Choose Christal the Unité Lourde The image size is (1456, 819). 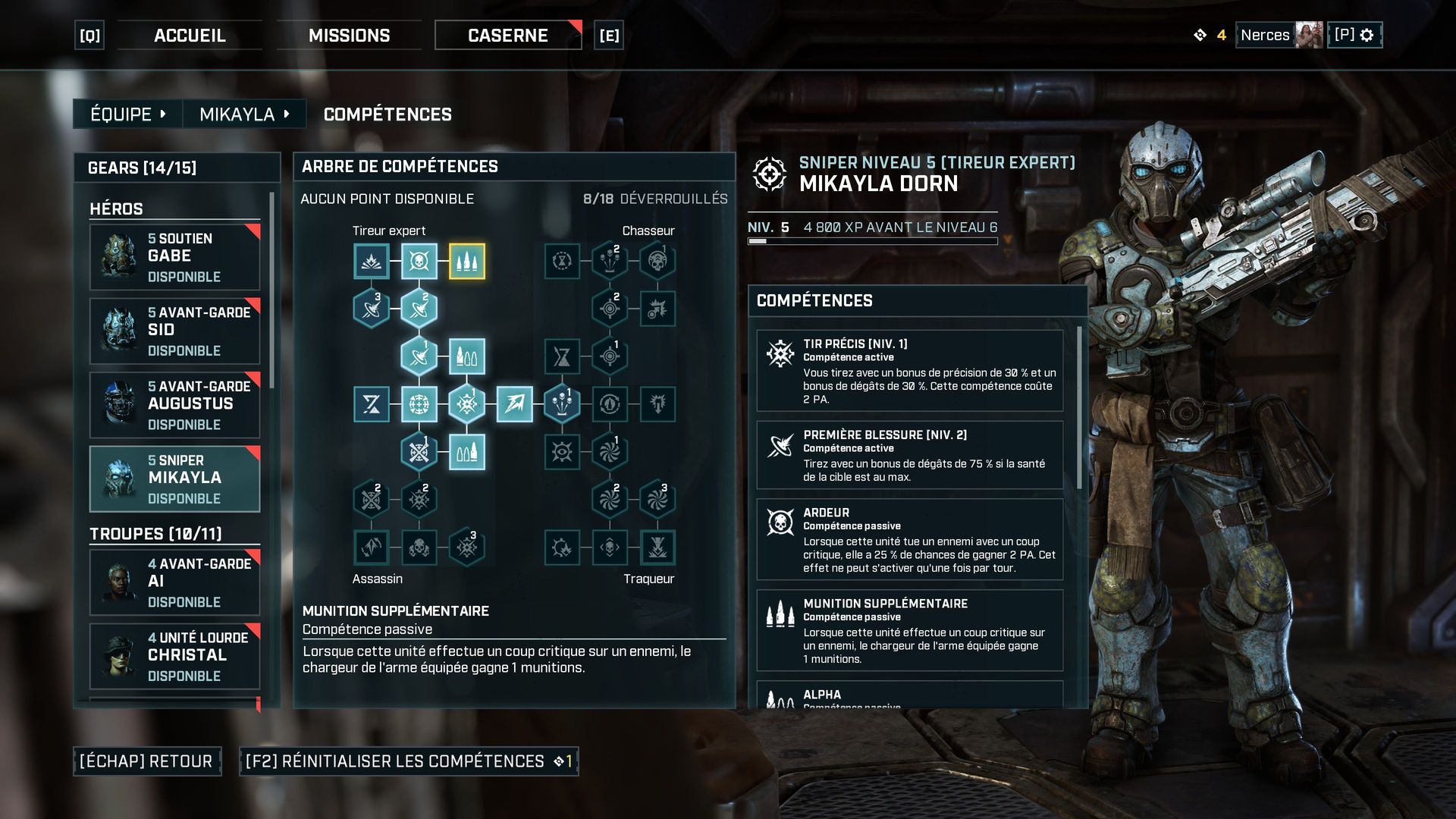[175, 656]
